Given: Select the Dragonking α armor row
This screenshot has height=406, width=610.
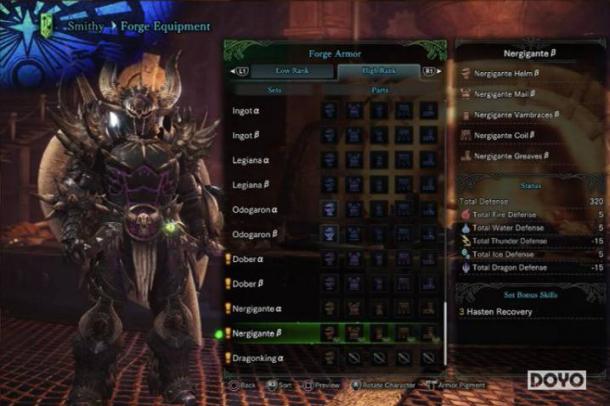Looking at the screenshot, I should (262, 357).
